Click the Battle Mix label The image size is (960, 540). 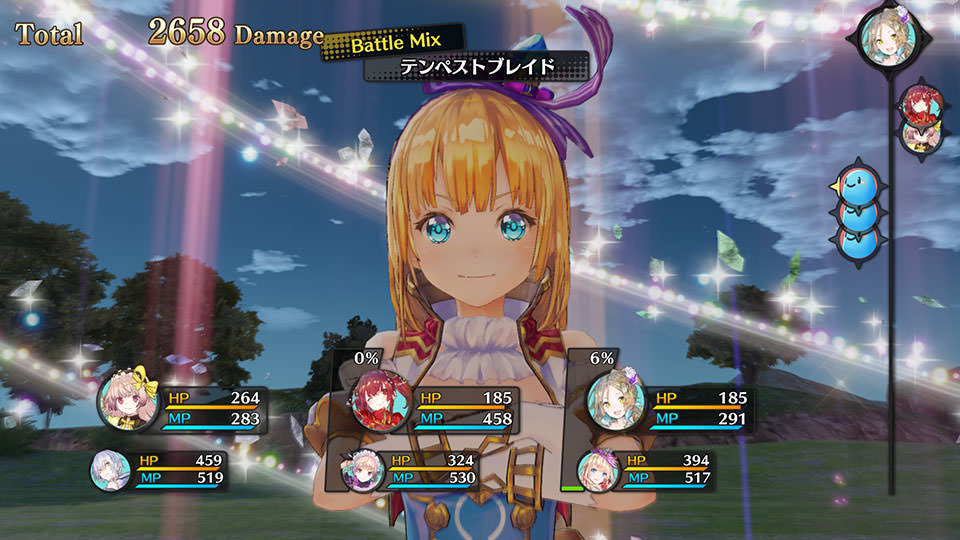coord(393,44)
